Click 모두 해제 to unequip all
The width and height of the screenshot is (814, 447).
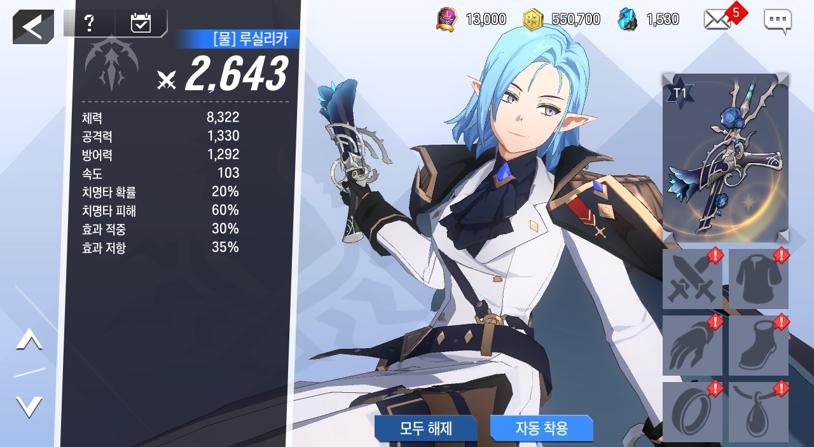[426, 428]
